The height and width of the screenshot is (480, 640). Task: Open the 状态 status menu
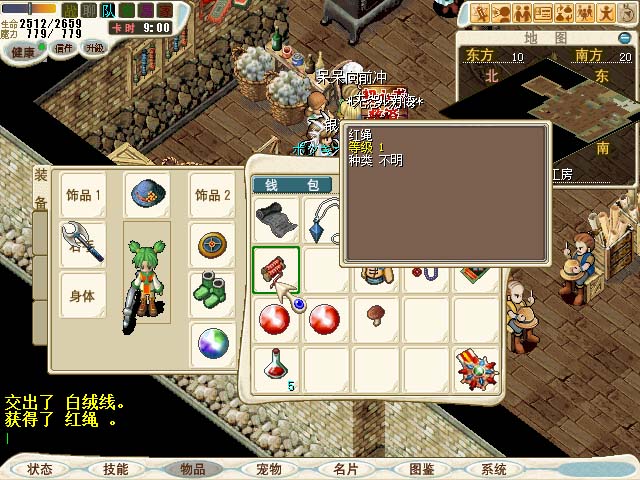(x=41, y=469)
